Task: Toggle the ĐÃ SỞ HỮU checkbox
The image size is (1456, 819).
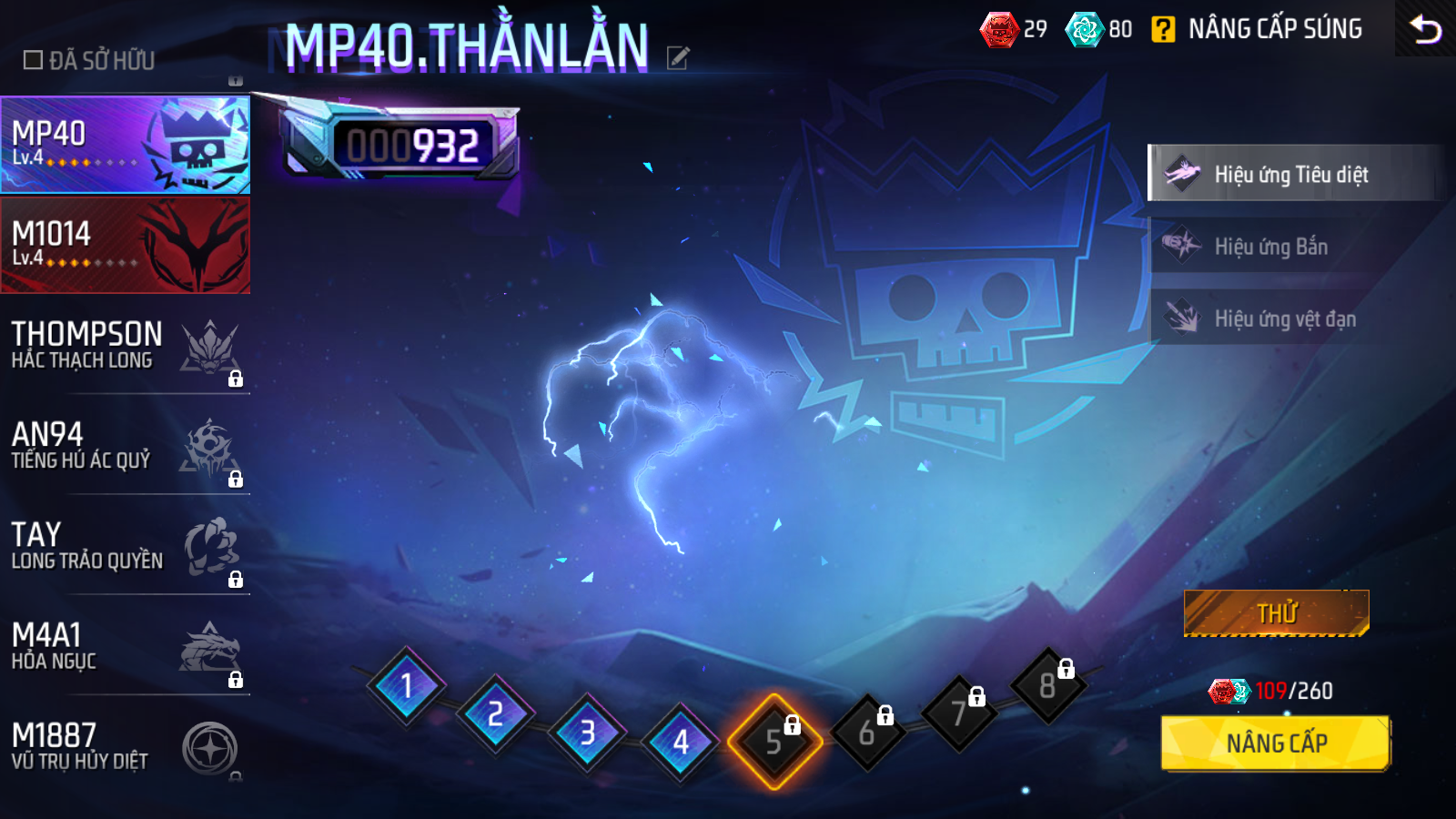Action: (x=34, y=60)
